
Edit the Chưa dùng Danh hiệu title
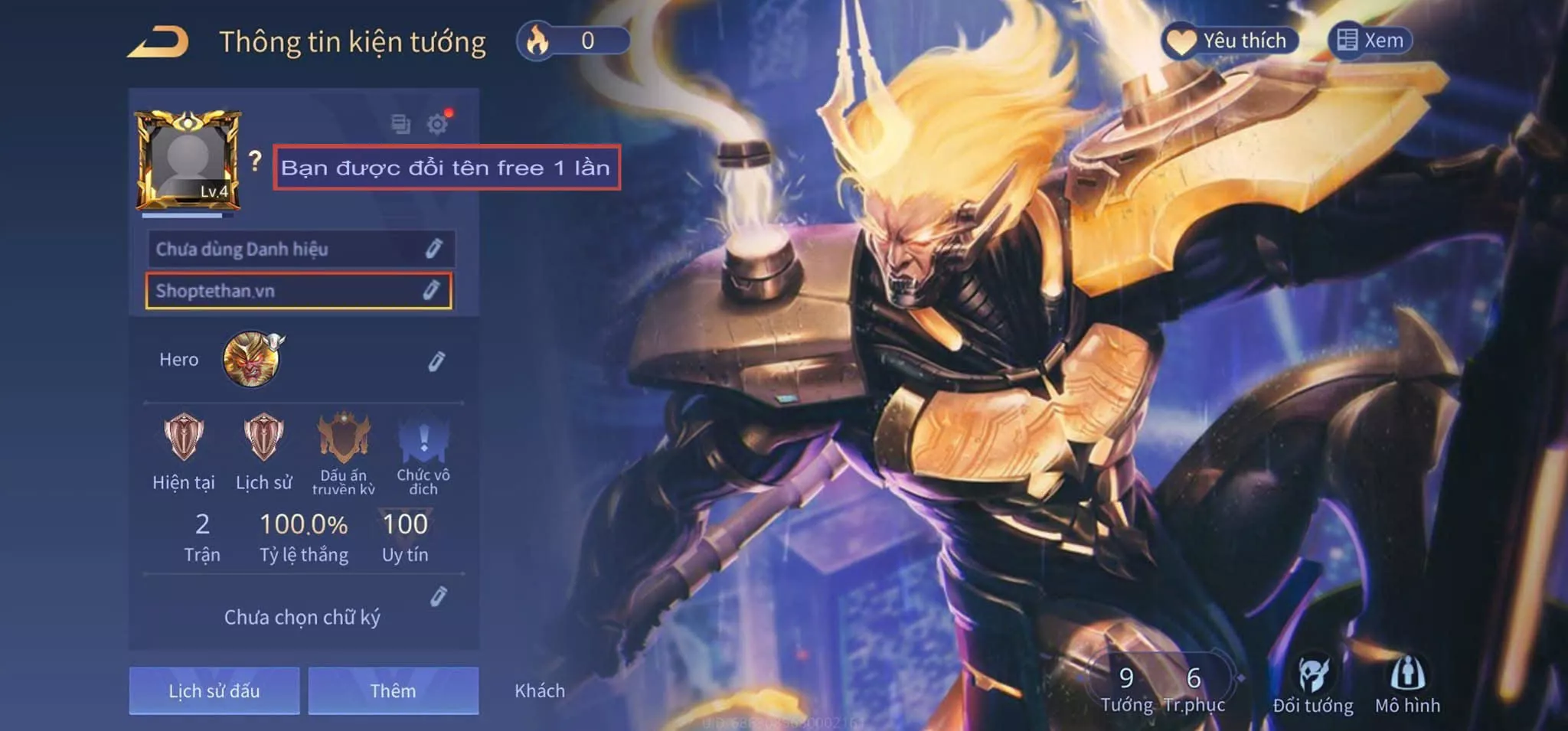433,249
